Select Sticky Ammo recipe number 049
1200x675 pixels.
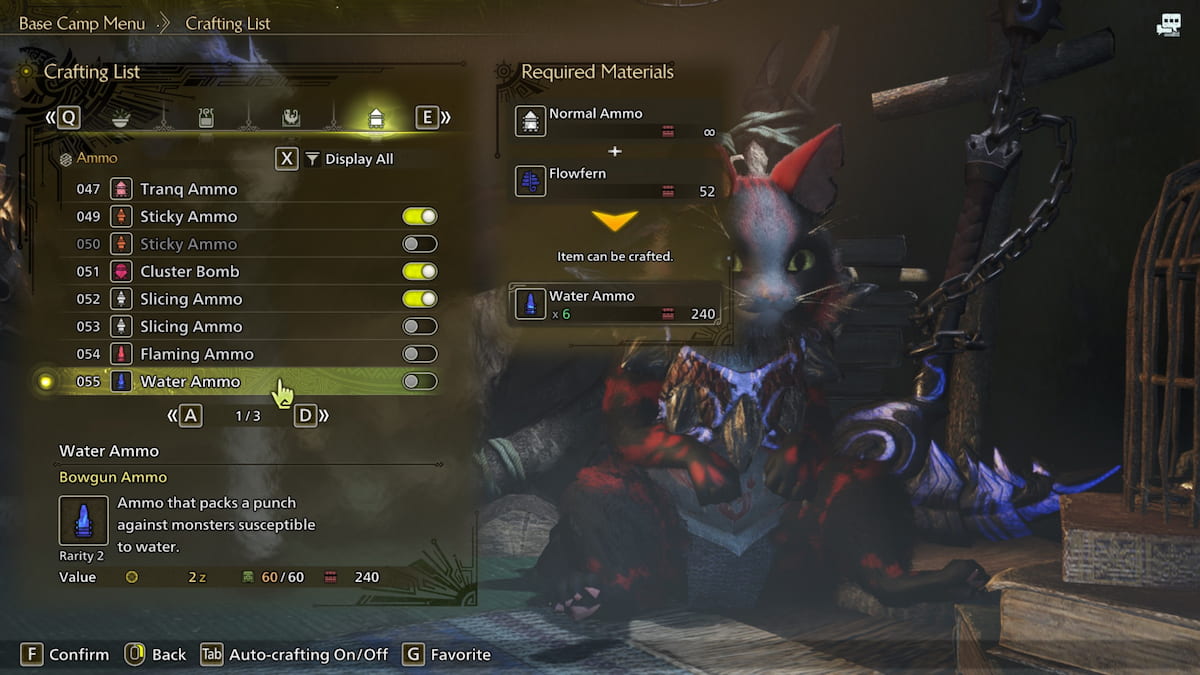coord(189,217)
